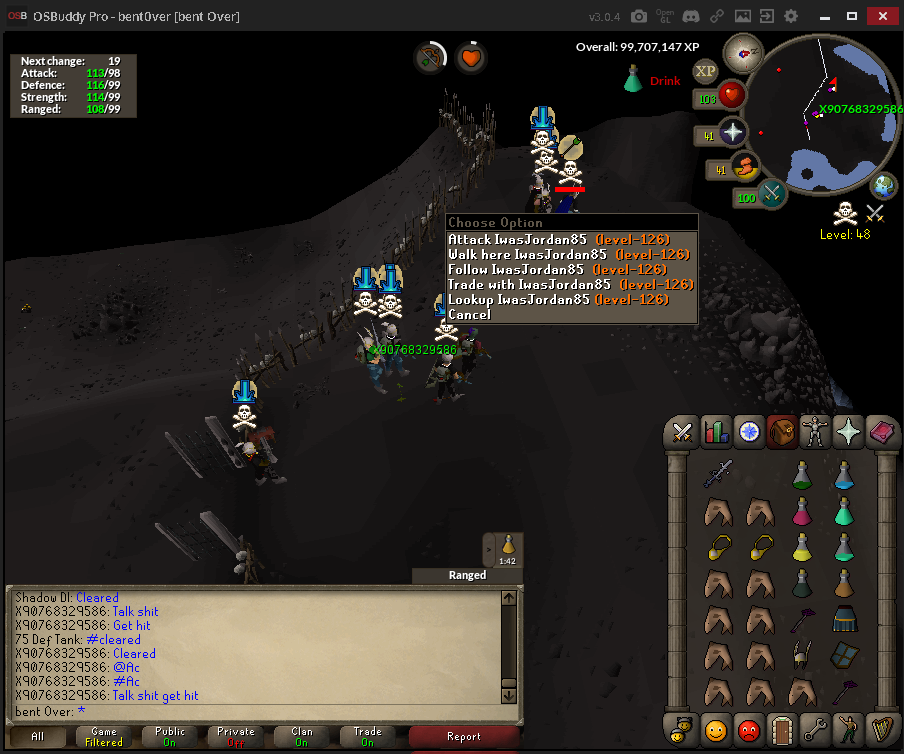This screenshot has width=904, height=754.
Task: Switch to the Skills tab
Action: click(x=715, y=432)
